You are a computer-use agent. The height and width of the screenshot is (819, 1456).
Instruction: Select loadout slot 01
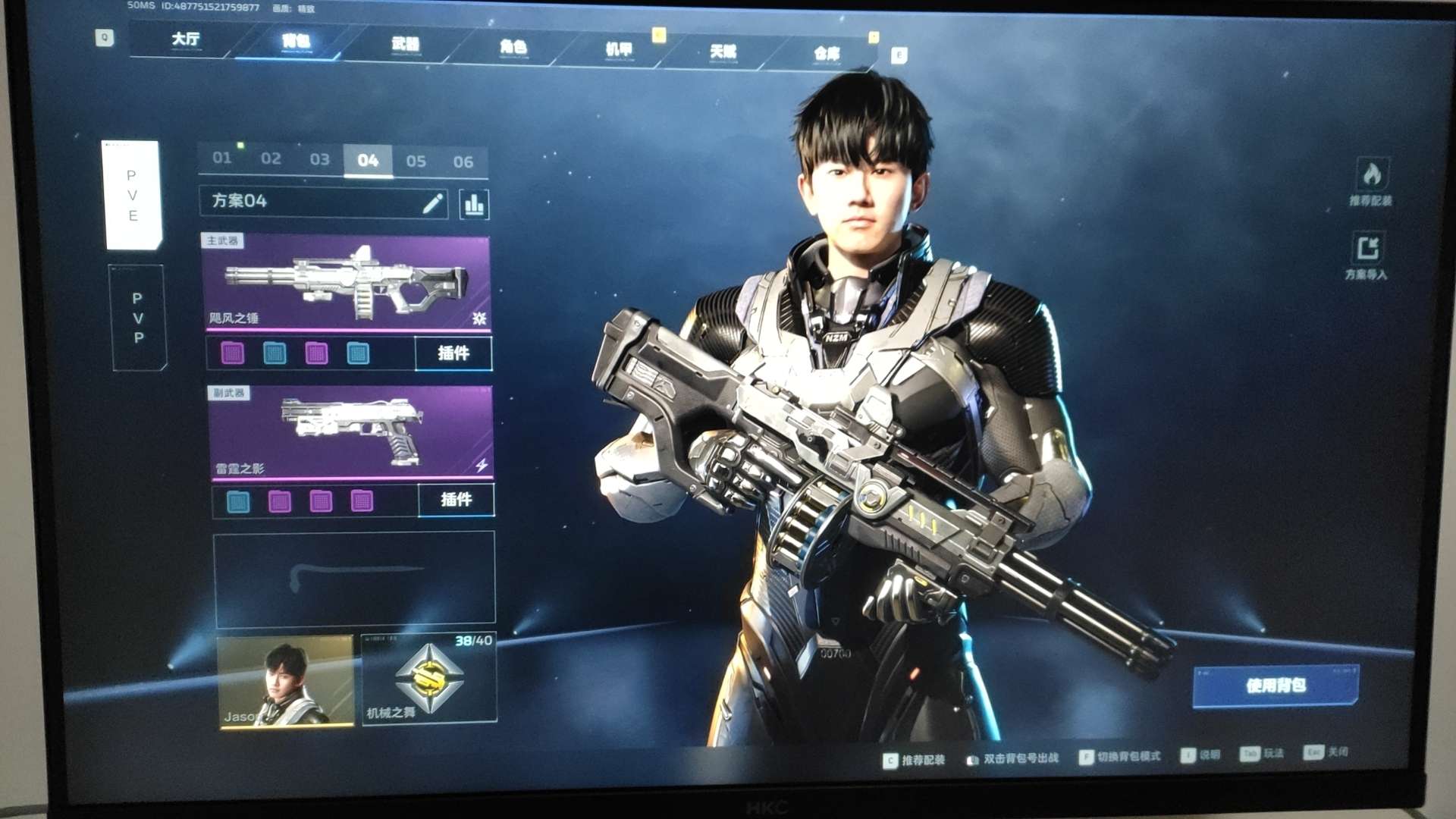point(222,158)
